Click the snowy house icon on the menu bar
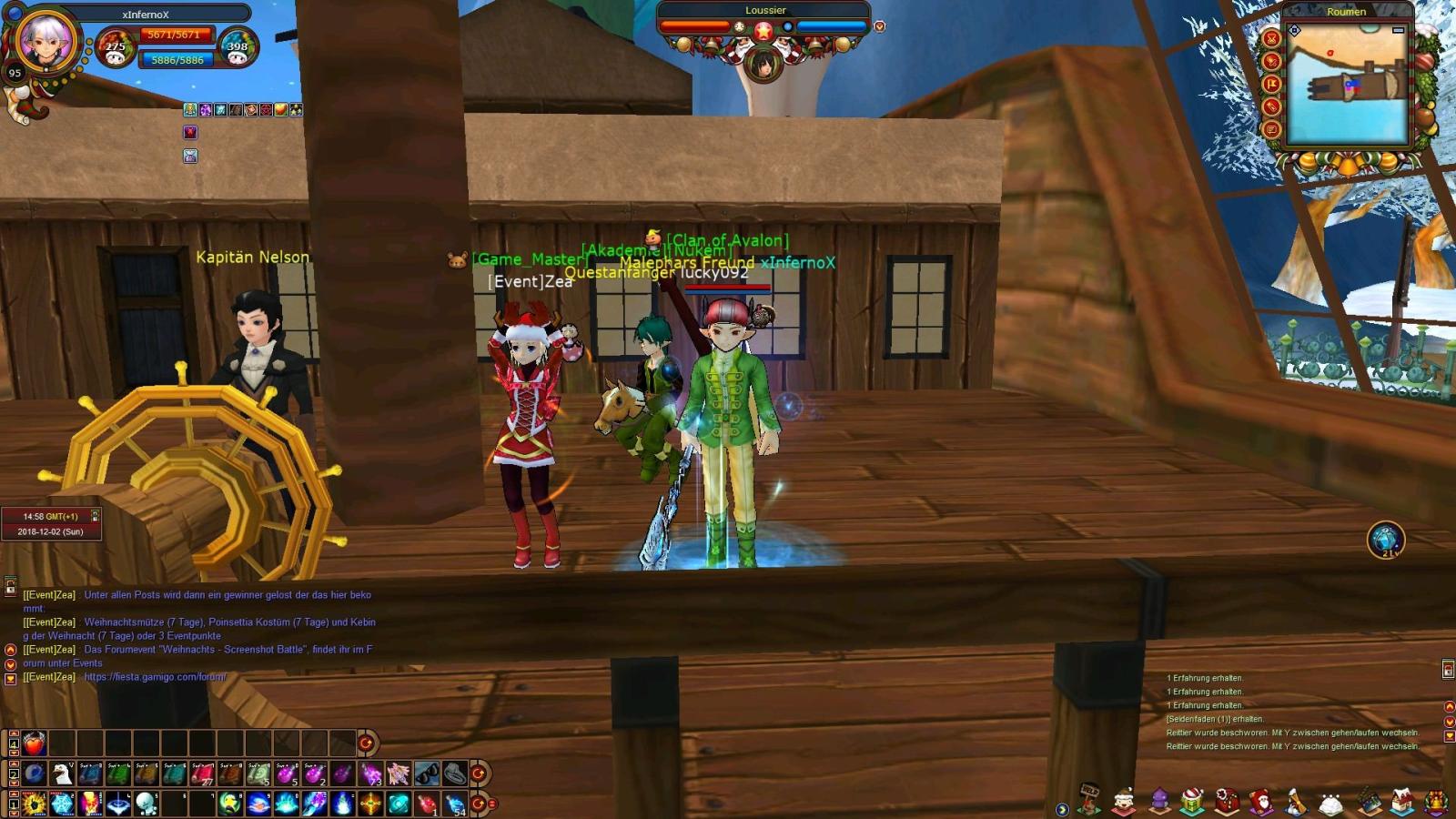The width and height of the screenshot is (1456, 819). [x=1402, y=799]
